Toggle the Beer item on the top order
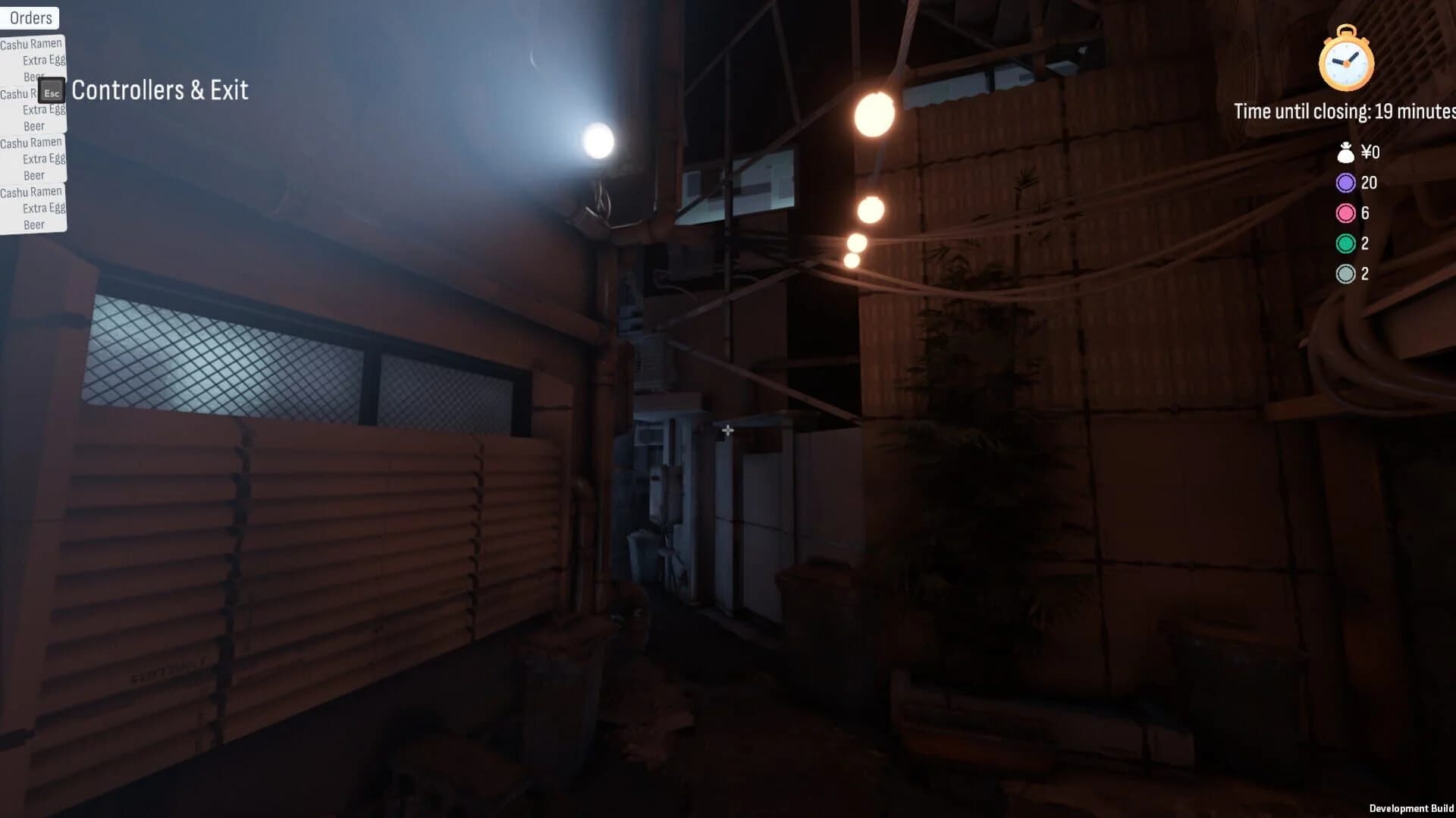 pos(33,76)
